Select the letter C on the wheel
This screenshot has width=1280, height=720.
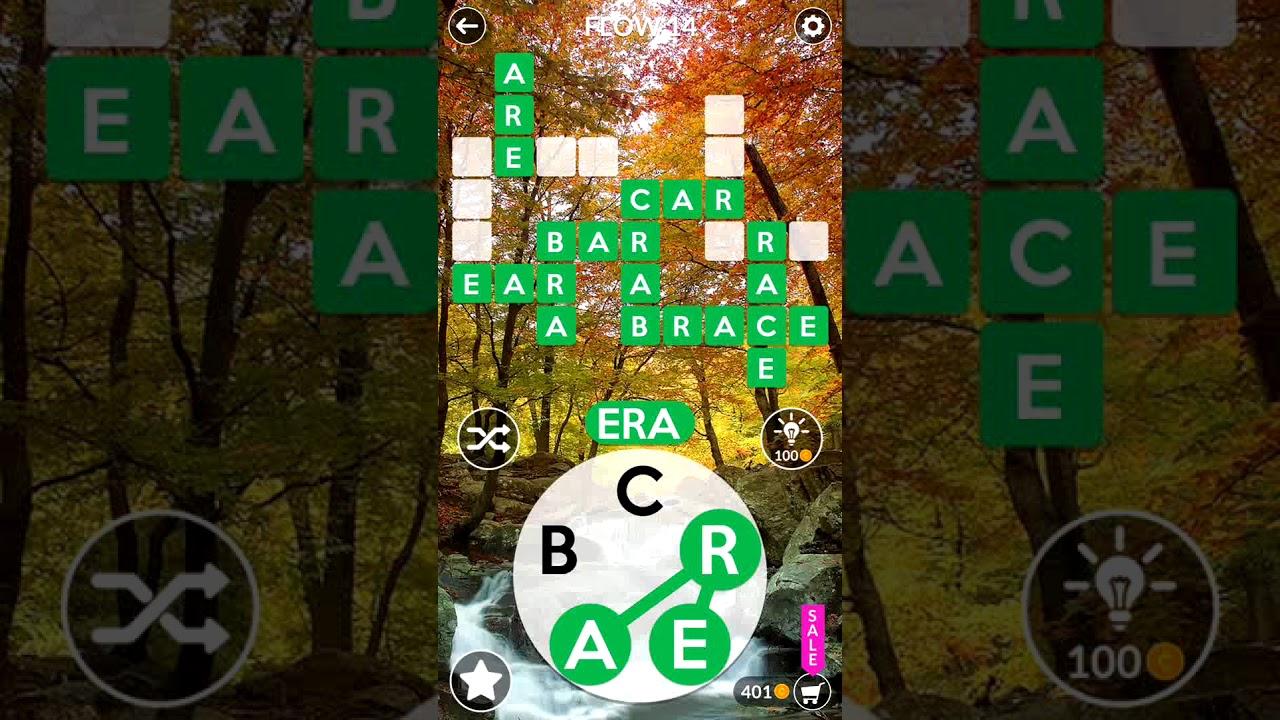pos(639,492)
